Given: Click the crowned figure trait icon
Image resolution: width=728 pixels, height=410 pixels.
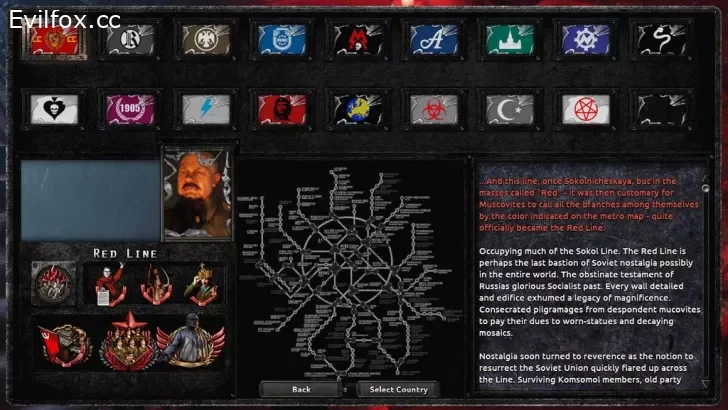Looking at the screenshot, I should pos(201,284).
